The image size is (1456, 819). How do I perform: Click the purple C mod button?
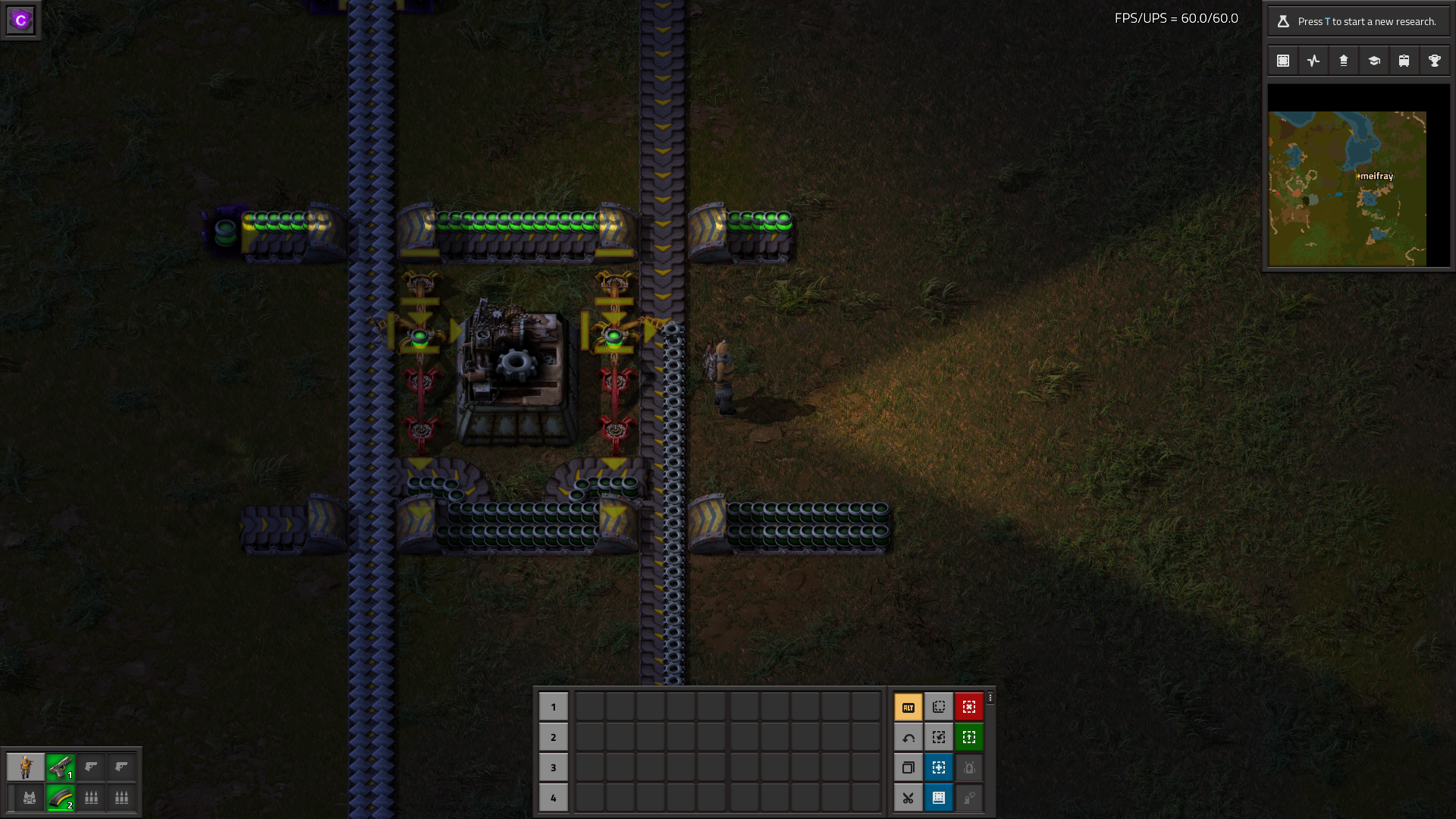[19, 19]
